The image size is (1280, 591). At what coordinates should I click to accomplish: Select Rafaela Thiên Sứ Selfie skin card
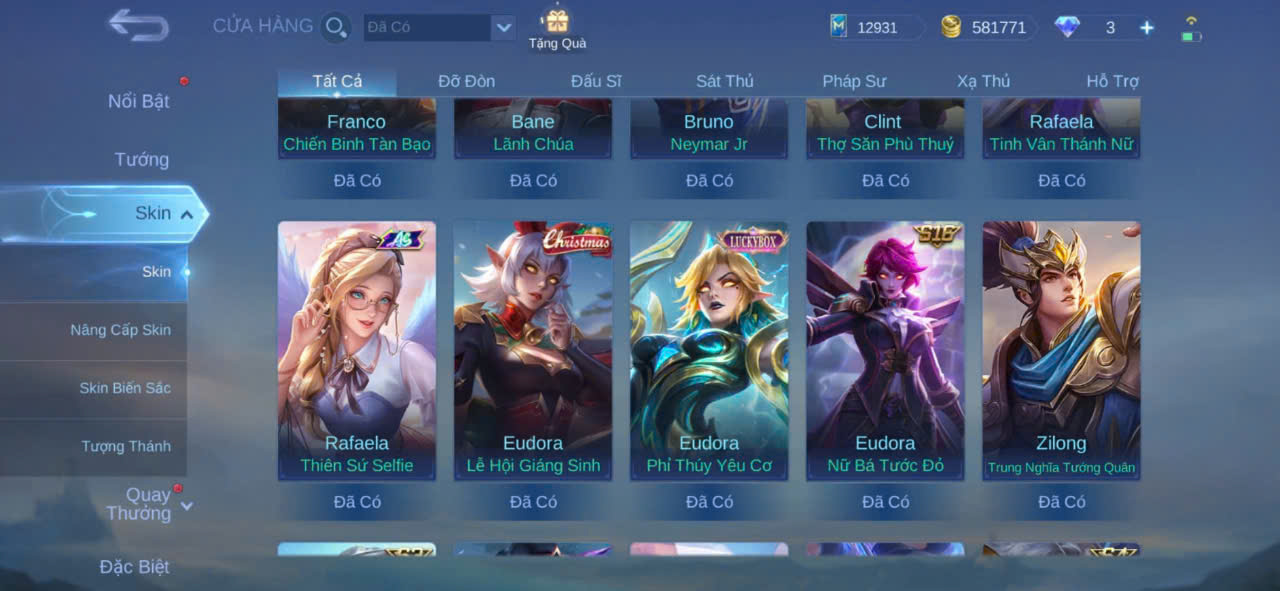pyautogui.click(x=357, y=350)
